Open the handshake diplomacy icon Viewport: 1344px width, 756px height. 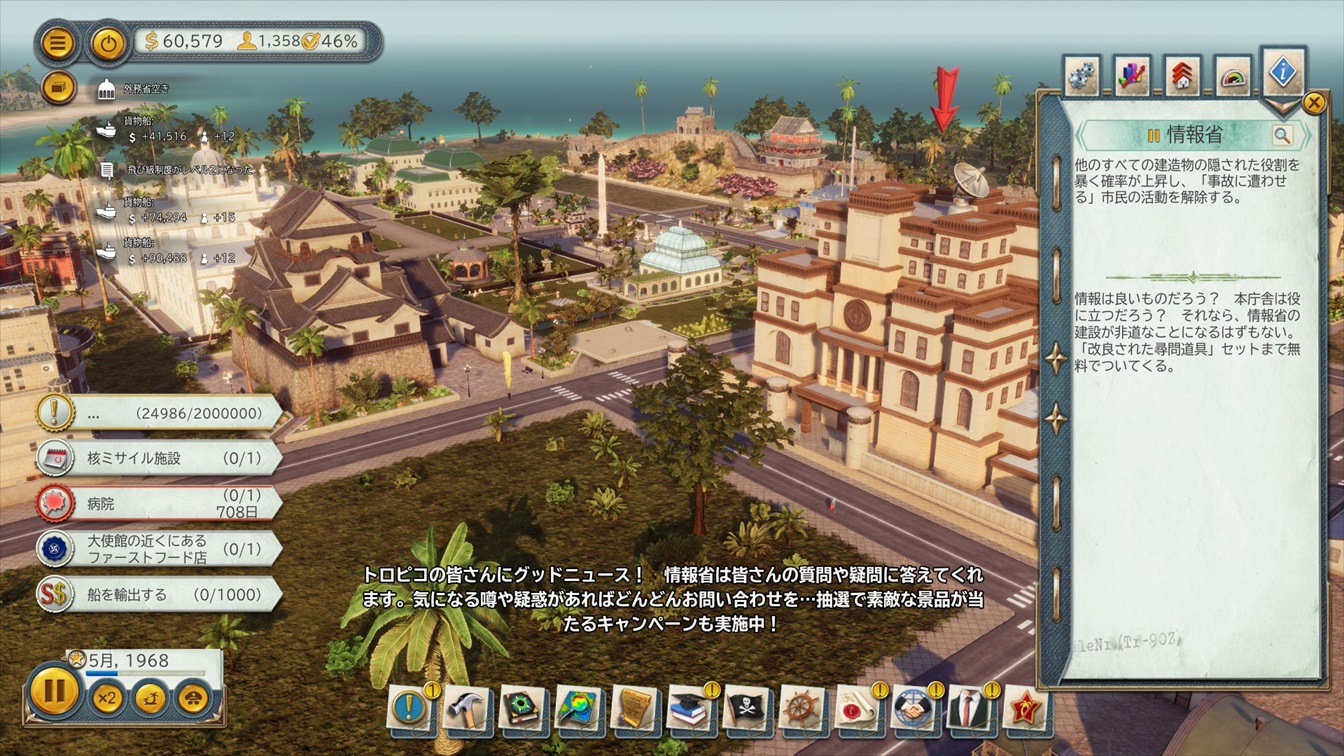coord(913,708)
